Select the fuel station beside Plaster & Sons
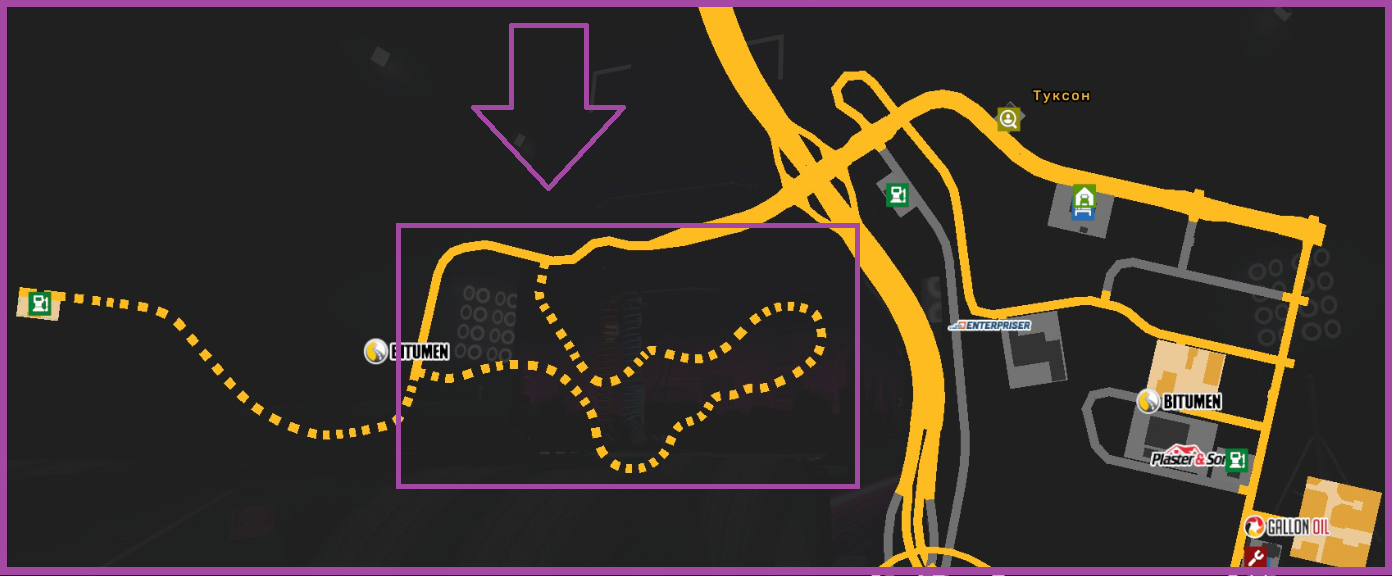Screen dimensions: 1392x576 pyautogui.click(x=1237, y=460)
